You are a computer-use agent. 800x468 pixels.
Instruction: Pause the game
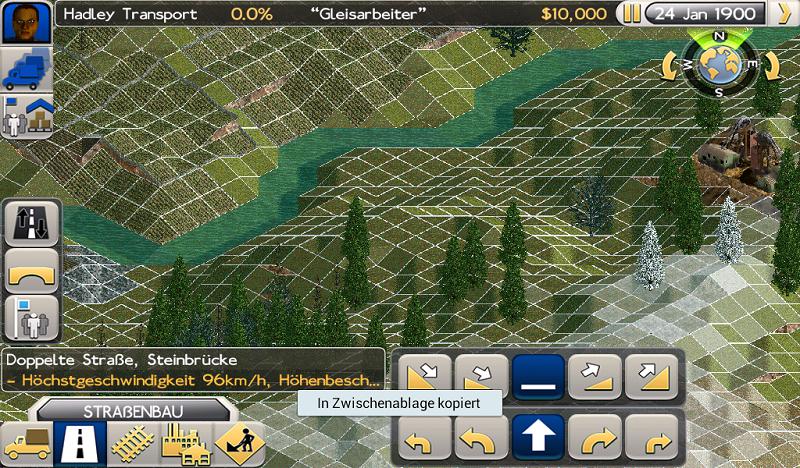click(x=631, y=14)
